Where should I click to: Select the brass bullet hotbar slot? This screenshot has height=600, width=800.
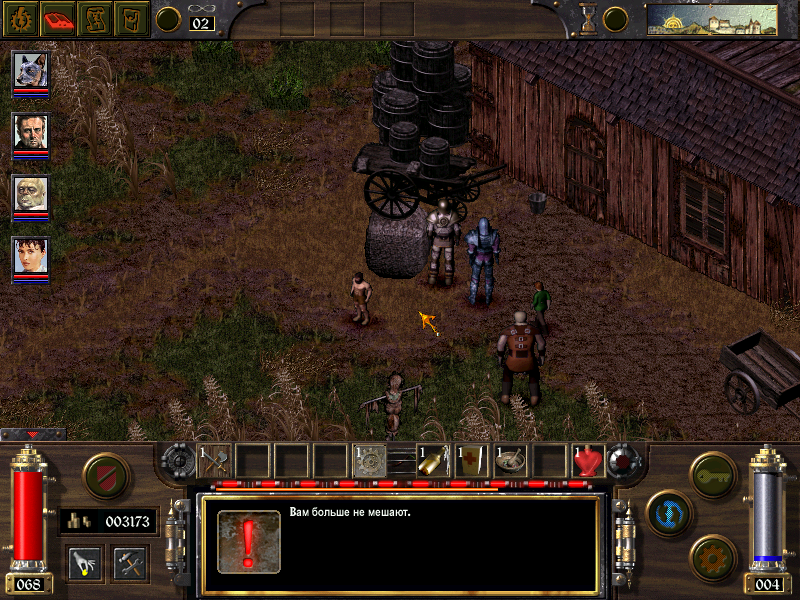coord(432,460)
